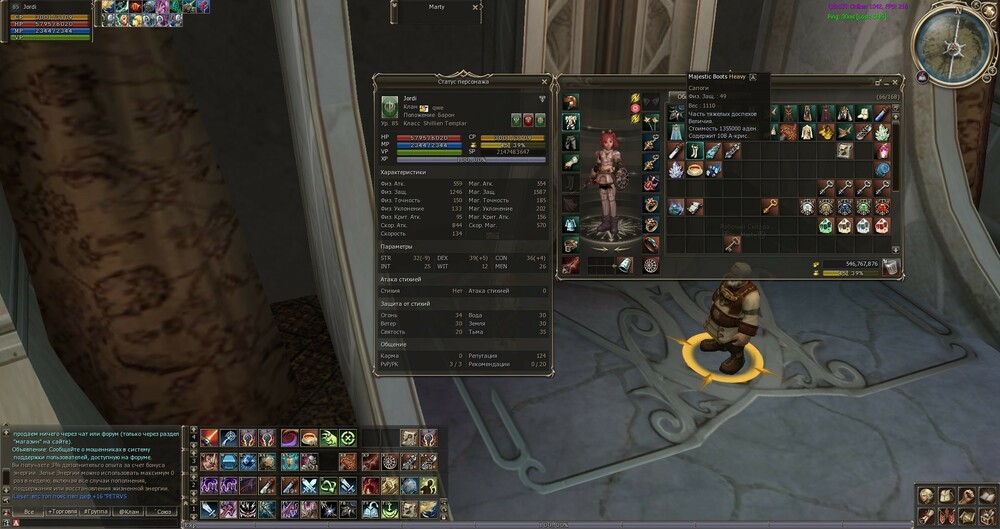Select the white crystal cluster inventory item
The width and height of the screenshot is (1000, 529).
pos(678,170)
